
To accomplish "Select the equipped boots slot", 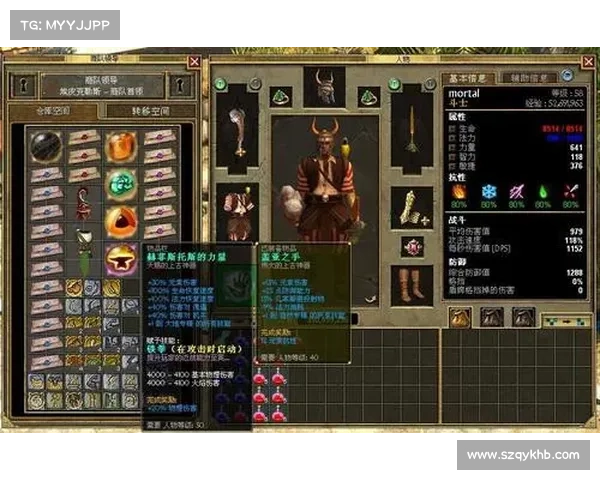I will coord(411,285).
